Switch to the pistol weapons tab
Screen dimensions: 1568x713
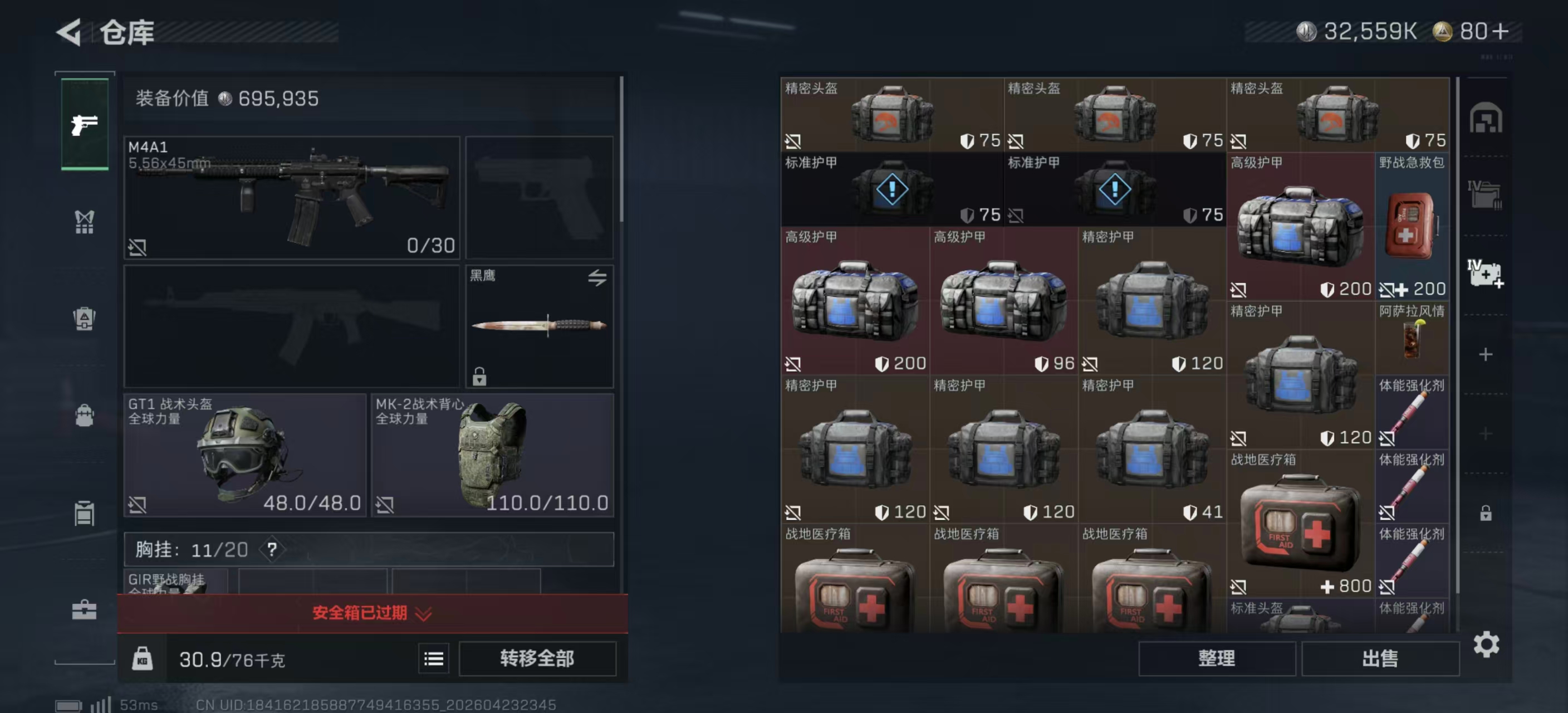point(85,125)
